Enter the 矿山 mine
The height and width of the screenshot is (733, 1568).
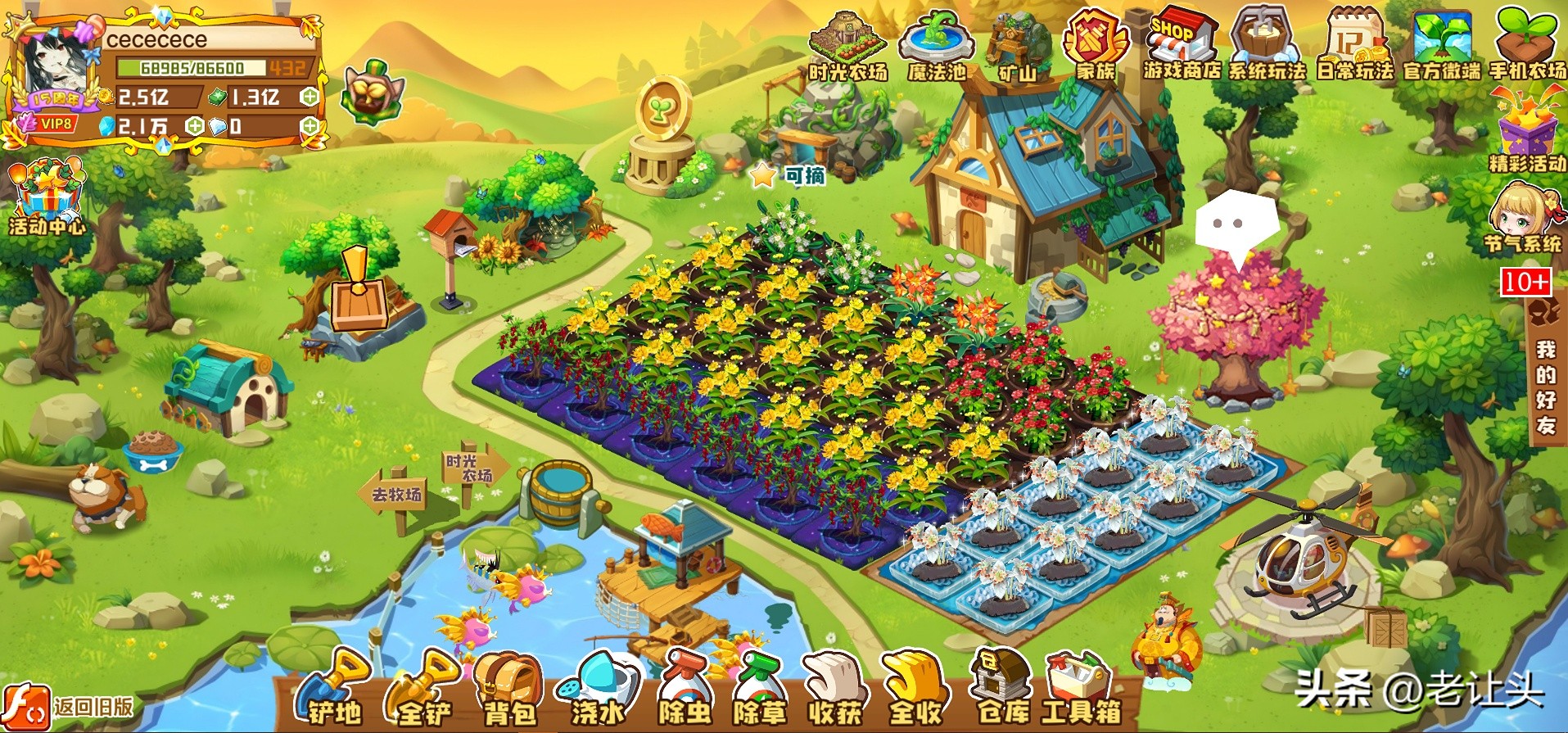point(1018,47)
